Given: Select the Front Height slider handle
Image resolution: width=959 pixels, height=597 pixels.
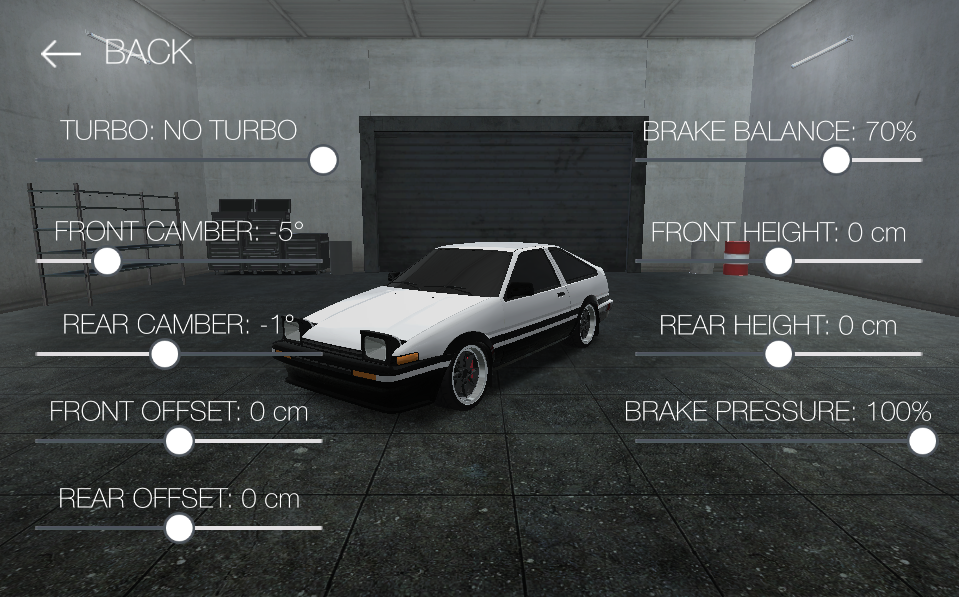Looking at the screenshot, I should 779,261.
